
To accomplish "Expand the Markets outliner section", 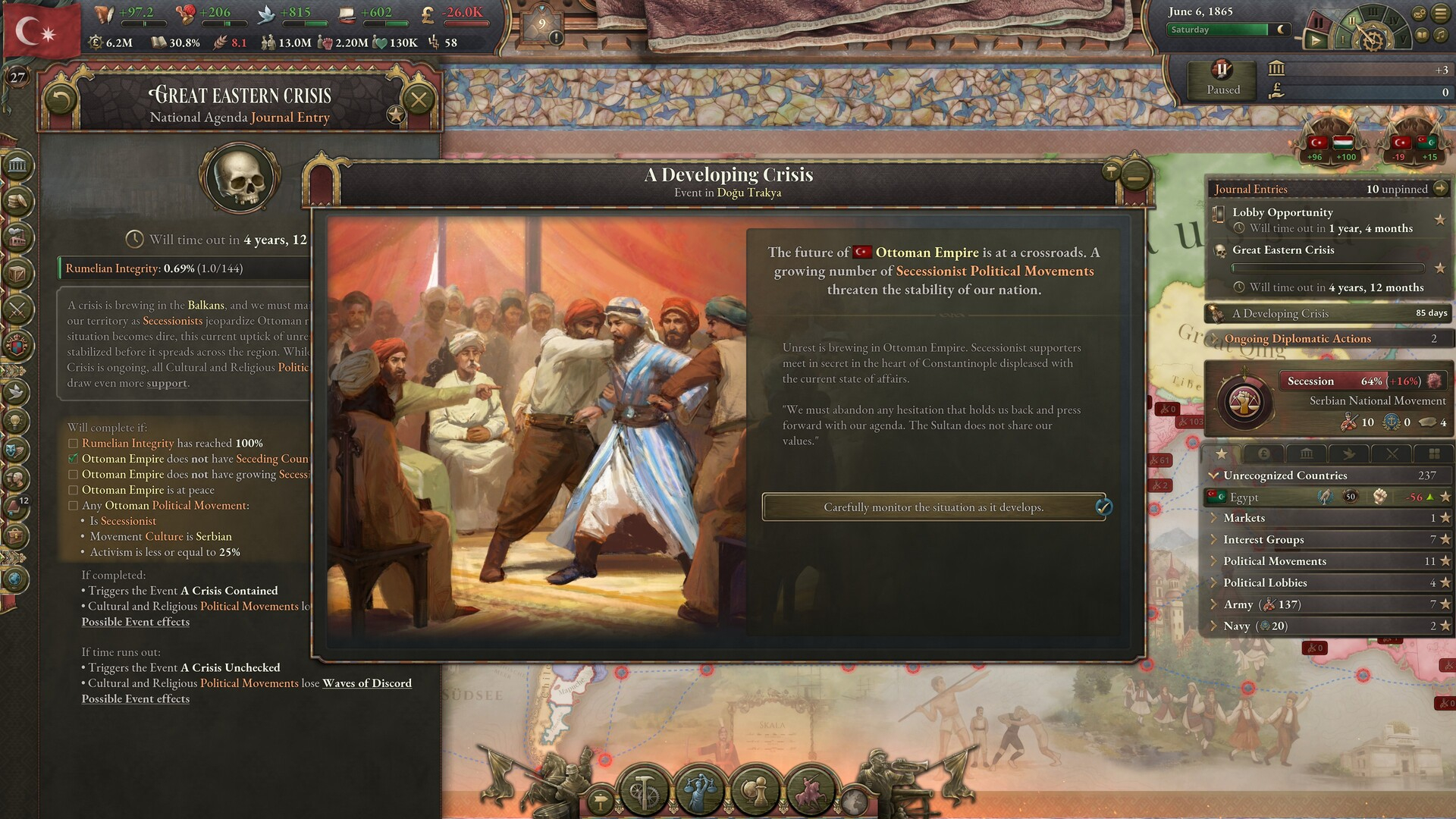I will (x=1244, y=518).
